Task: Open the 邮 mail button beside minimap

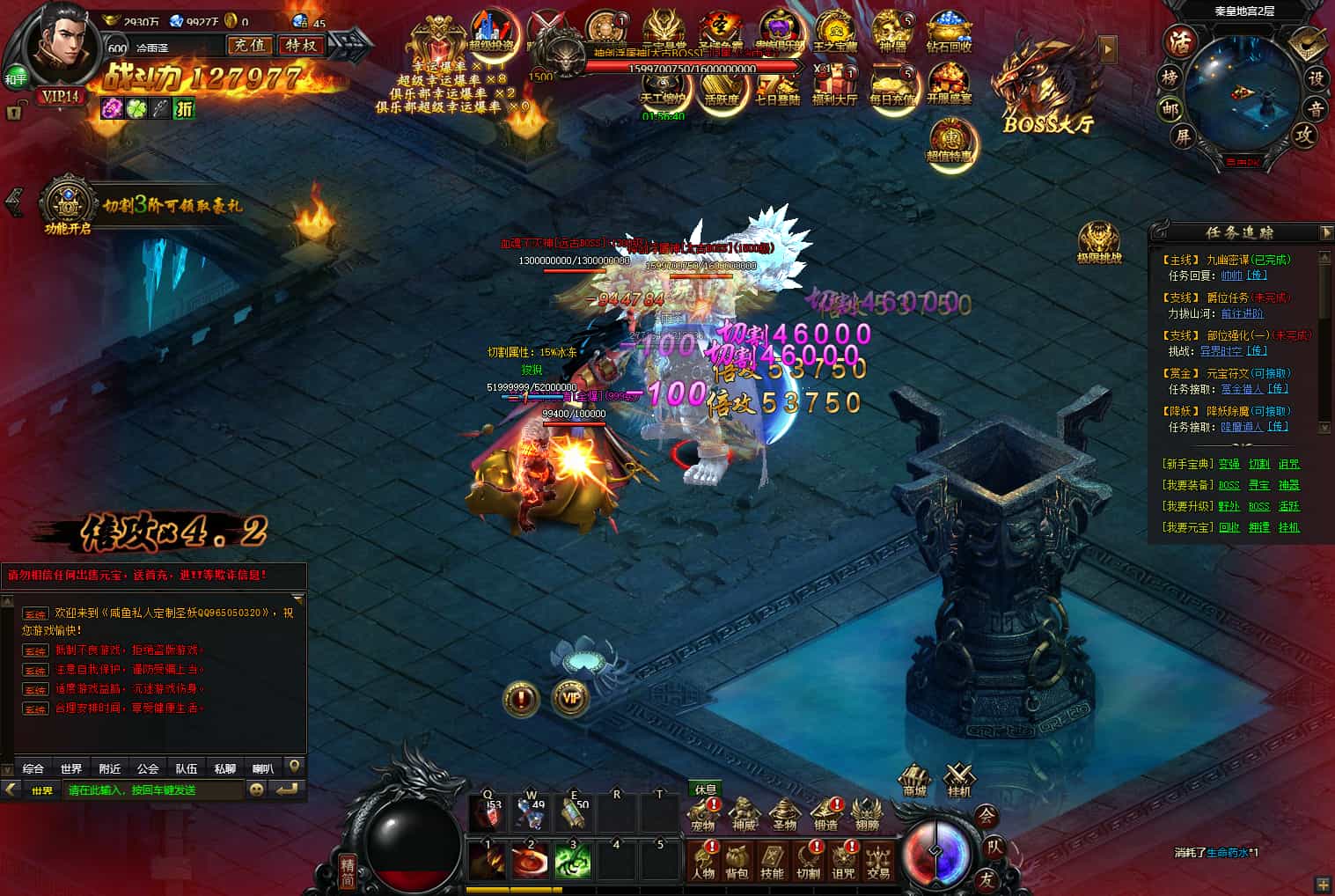Action: (1170, 108)
